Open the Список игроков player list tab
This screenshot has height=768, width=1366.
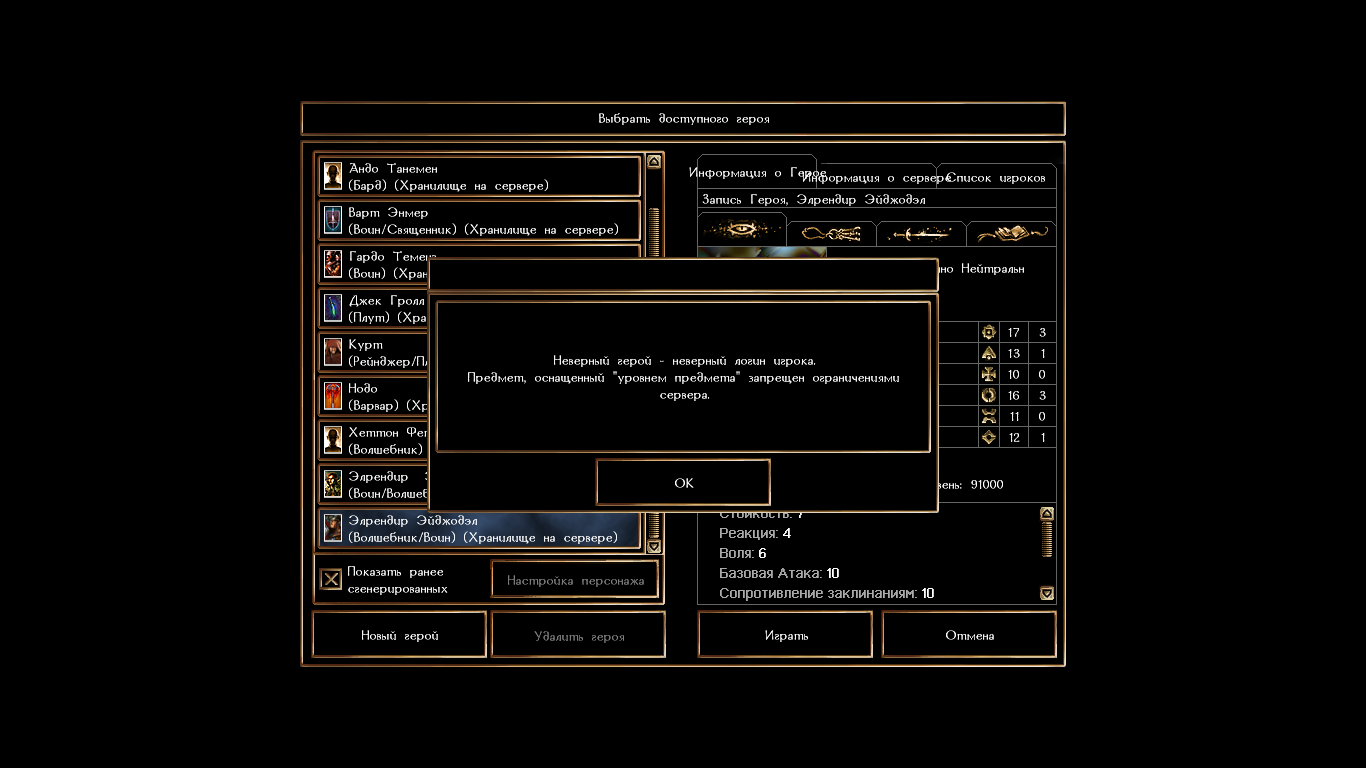(996, 178)
